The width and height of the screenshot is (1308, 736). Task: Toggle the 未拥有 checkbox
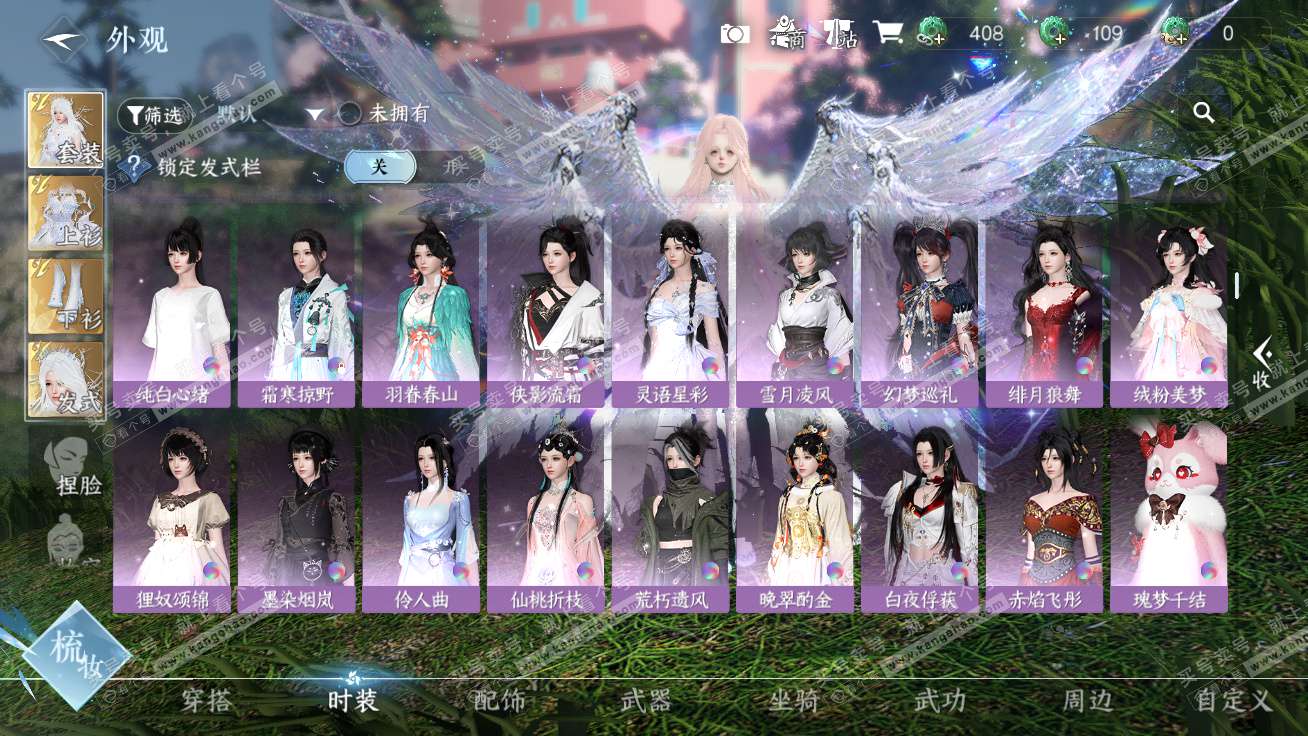(x=350, y=114)
